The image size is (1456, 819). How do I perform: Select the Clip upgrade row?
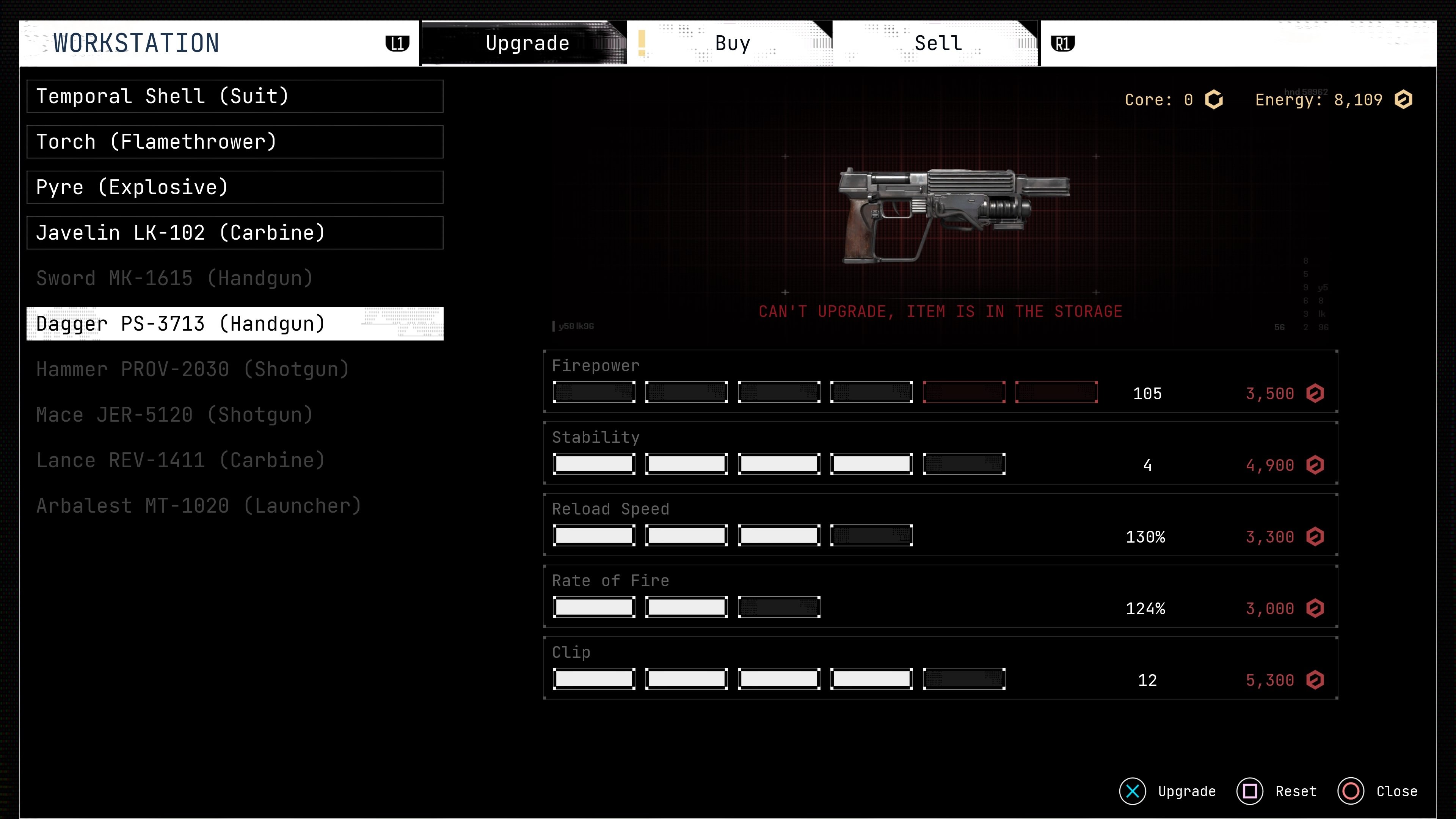(940, 668)
